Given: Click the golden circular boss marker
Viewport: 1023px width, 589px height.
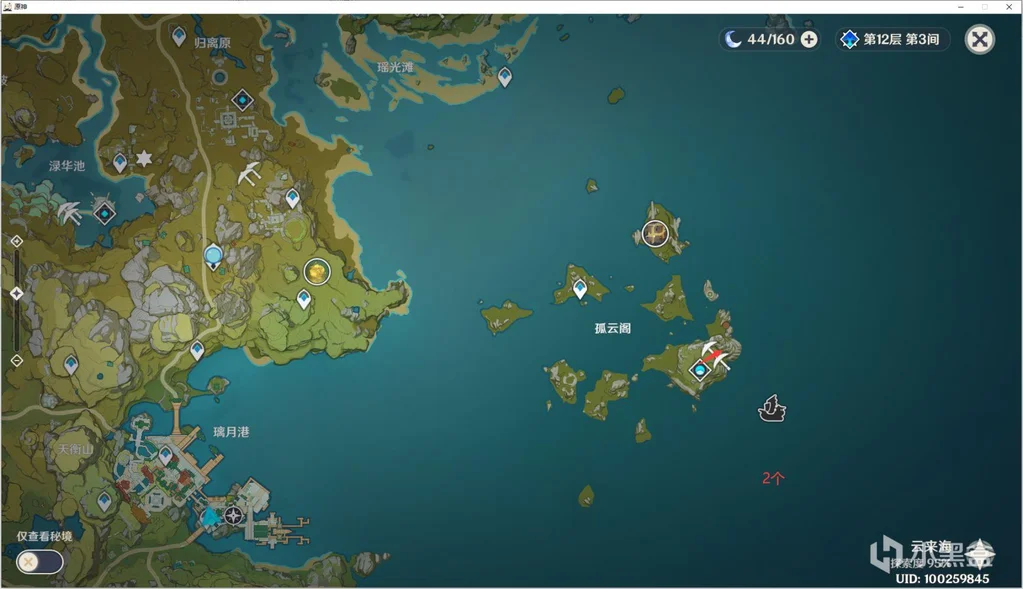Looking at the screenshot, I should pyautogui.click(x=317, y=271).
